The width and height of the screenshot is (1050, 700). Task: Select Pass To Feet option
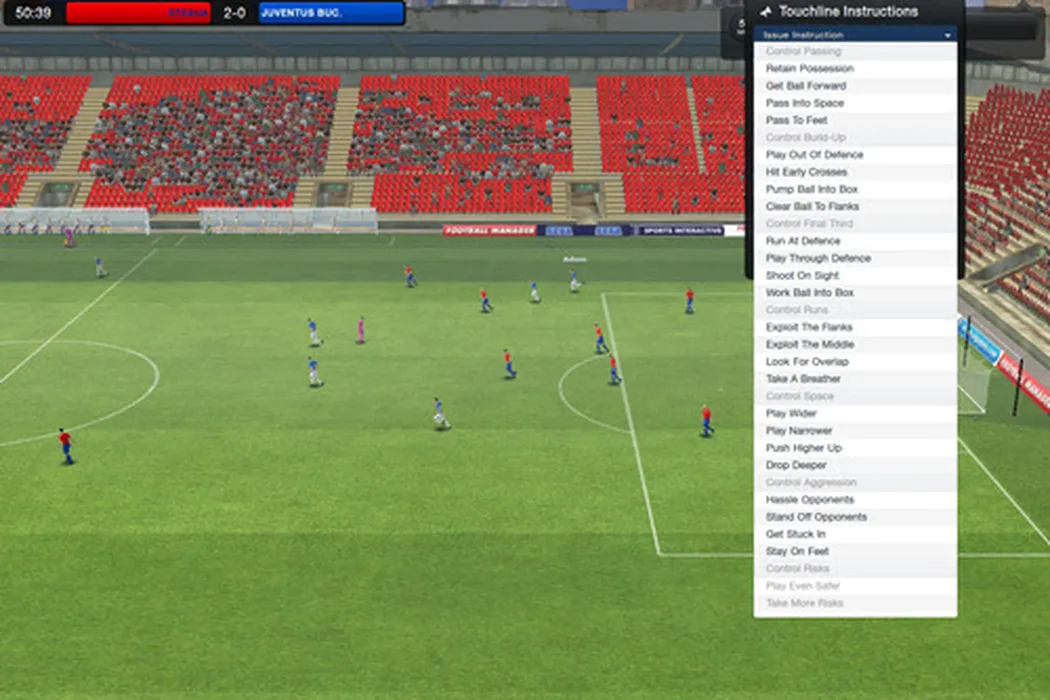coord(797,120)
